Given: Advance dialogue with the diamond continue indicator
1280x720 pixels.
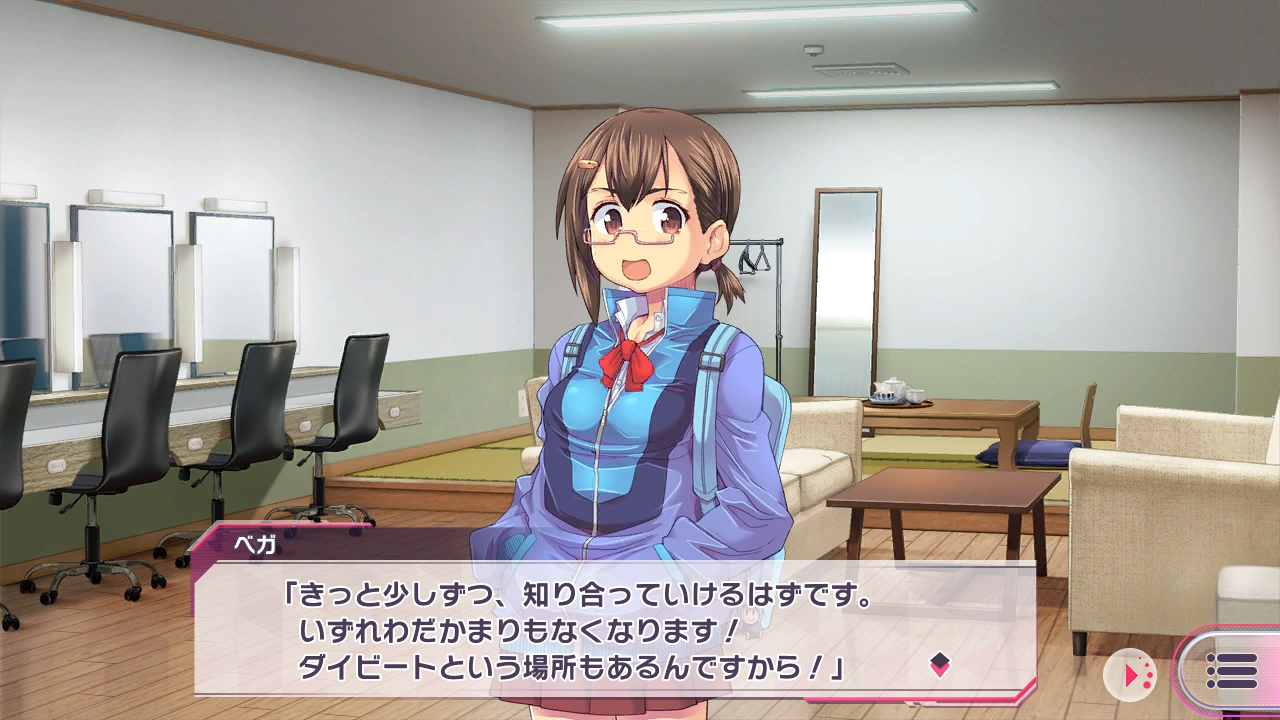Looking at the screenshot, I should point(939,664).
